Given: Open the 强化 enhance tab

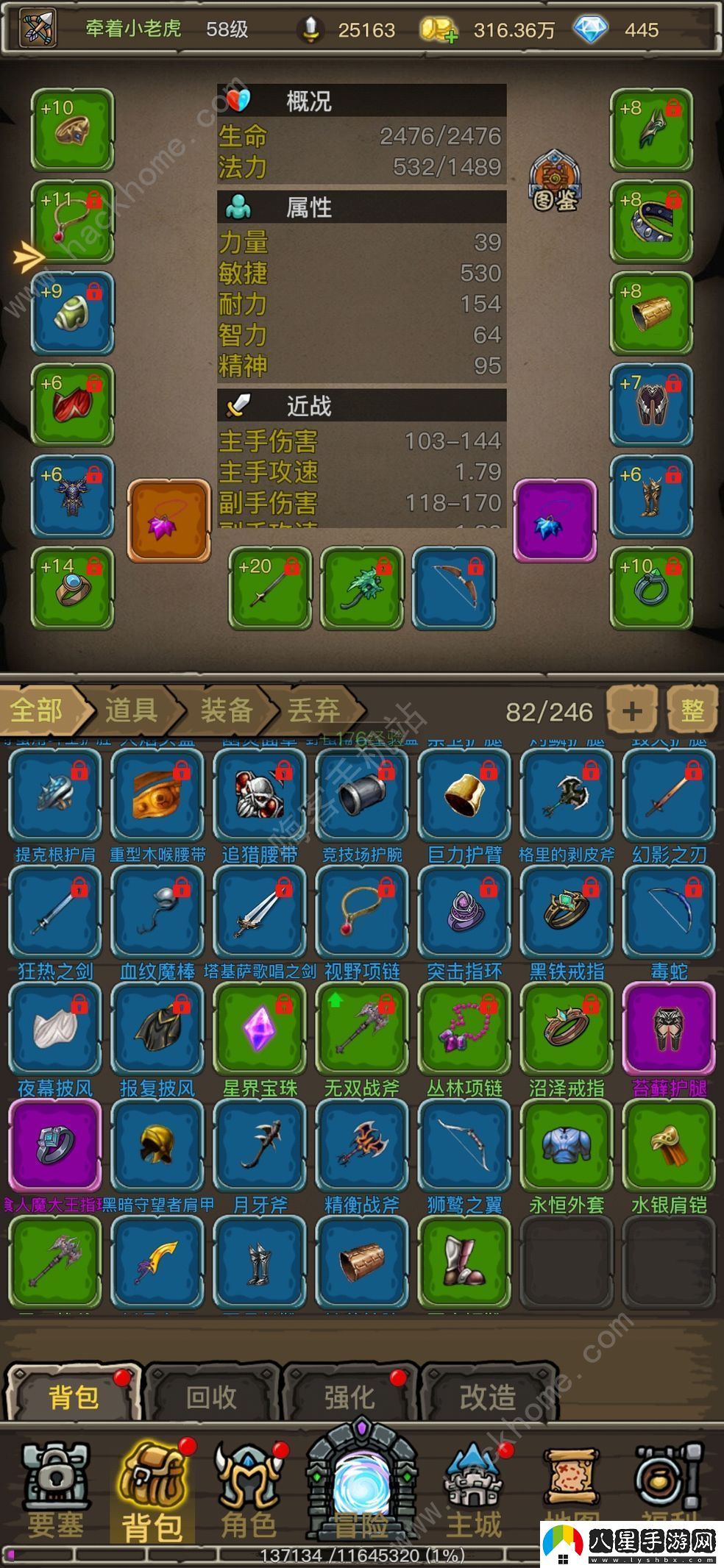Looking at the screenshot, I should coord(349,1396).
